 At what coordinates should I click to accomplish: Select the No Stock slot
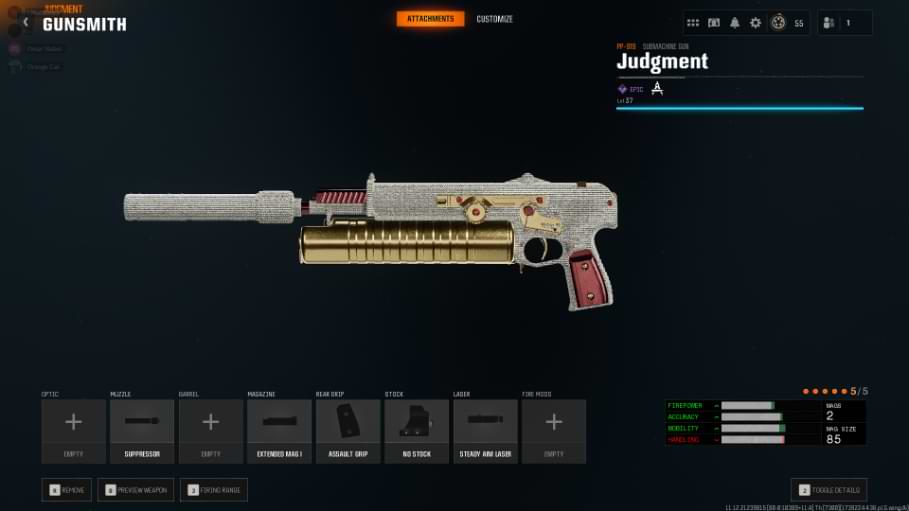(417, 431)
